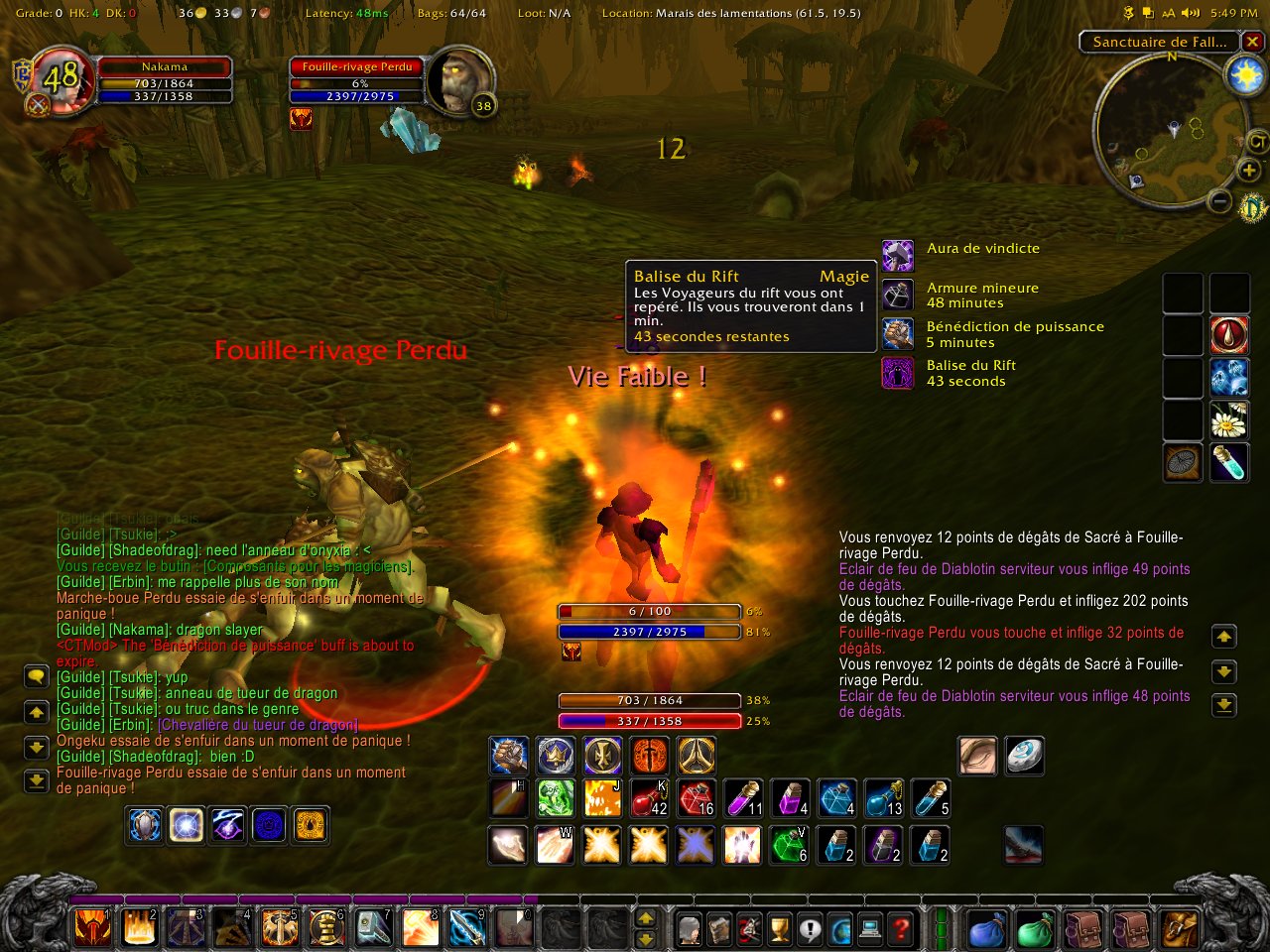Zoom in on the minimap
Image resolution: width=1270 pixels, height=952 pixels.
(x=1249, y=172)
